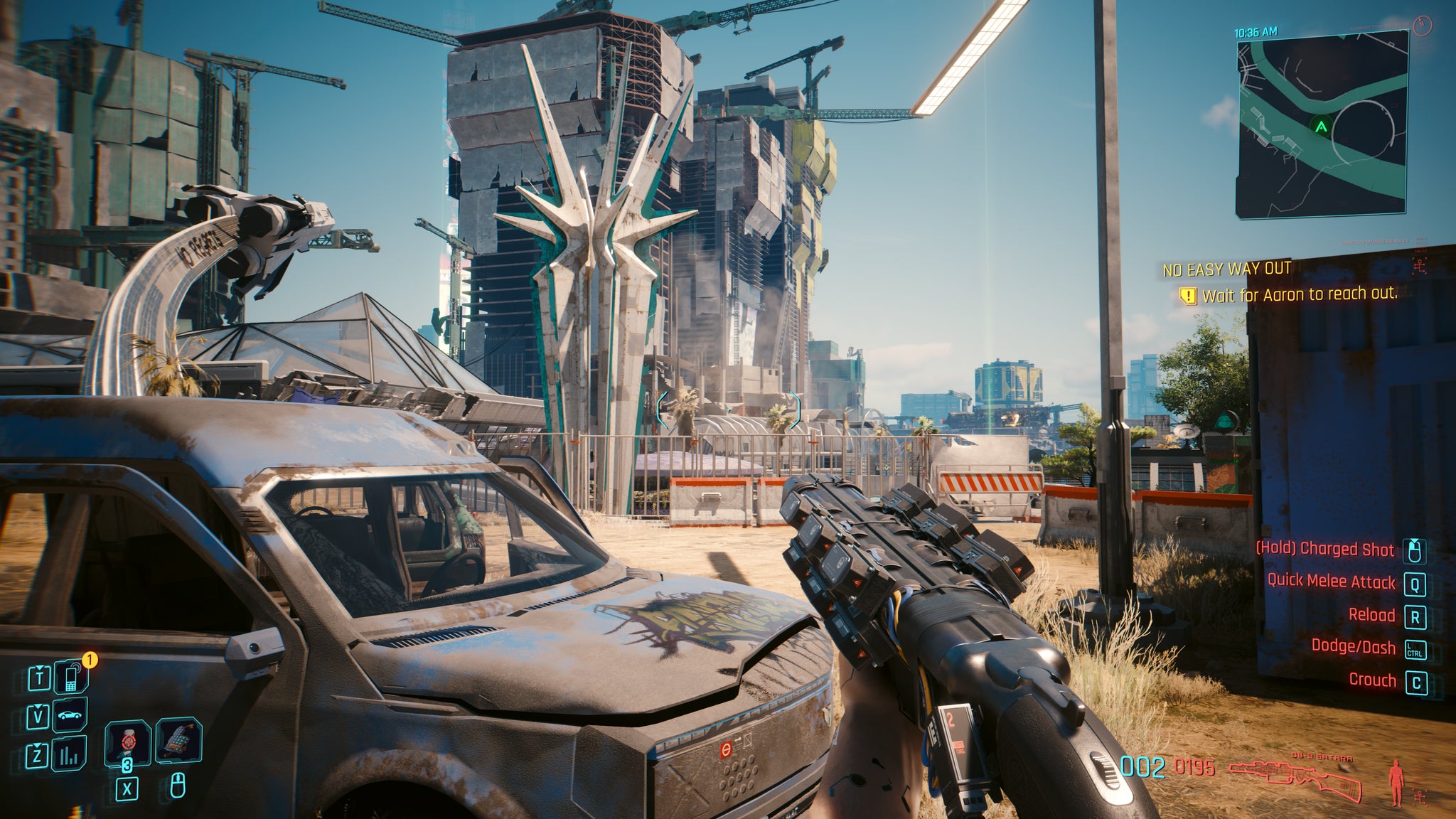This screenshot has height=819, width=1456.
Task: Select the projectile launcher arm slot
Action: click(178, 741)
